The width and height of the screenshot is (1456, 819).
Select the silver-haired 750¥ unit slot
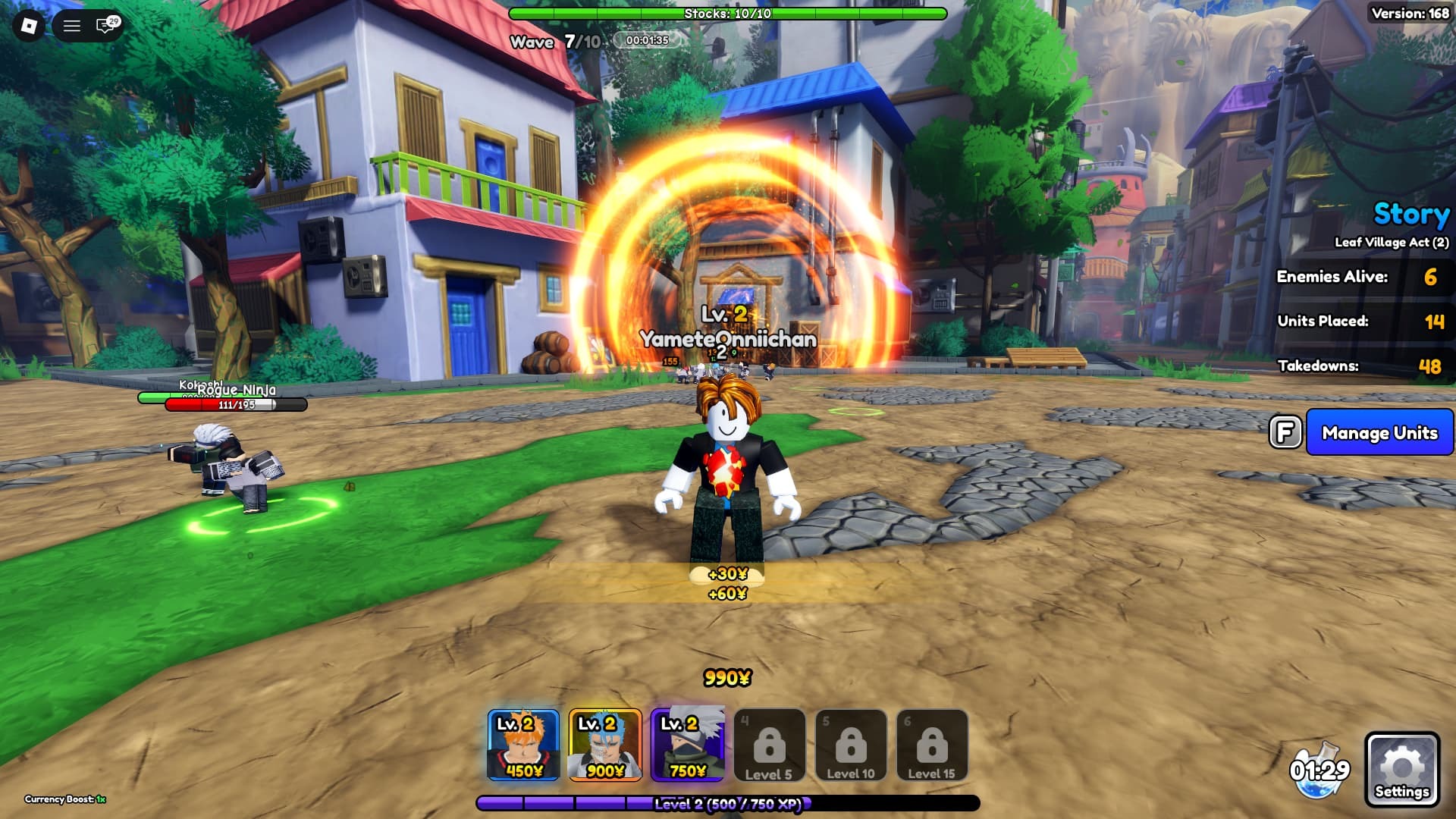(687, 745)
